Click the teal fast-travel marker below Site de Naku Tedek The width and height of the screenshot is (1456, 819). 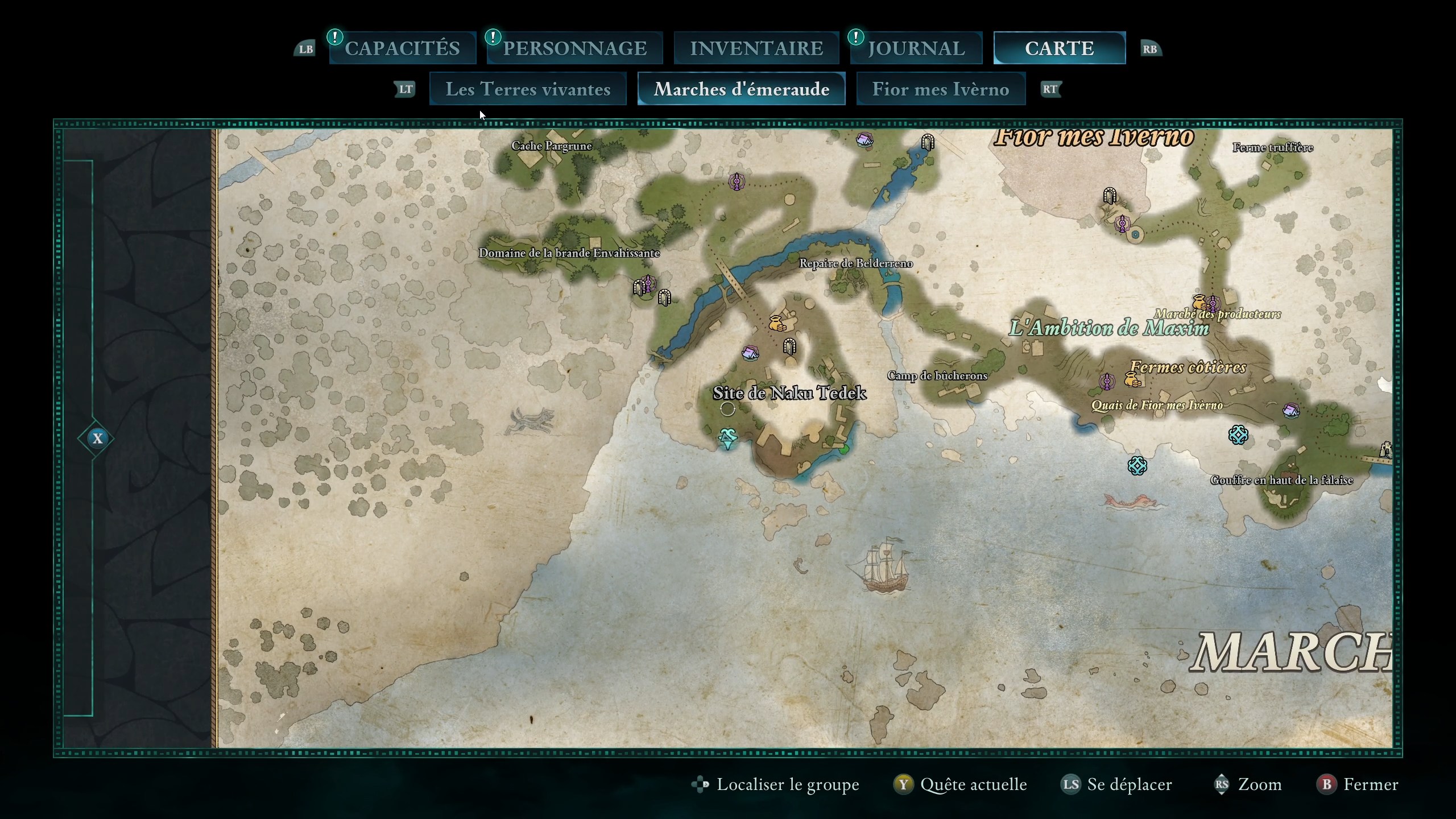(x=729, y=439)
